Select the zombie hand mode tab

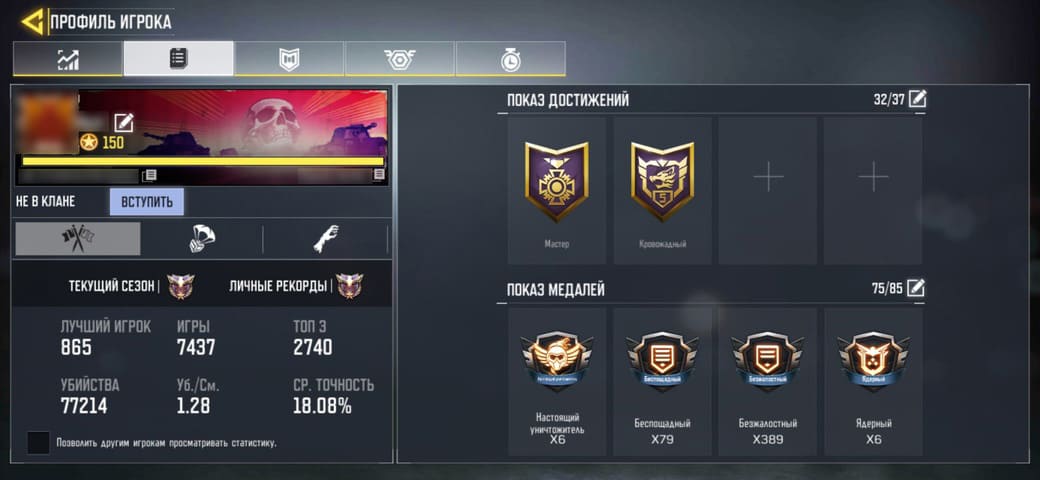(x=326, y=239)
